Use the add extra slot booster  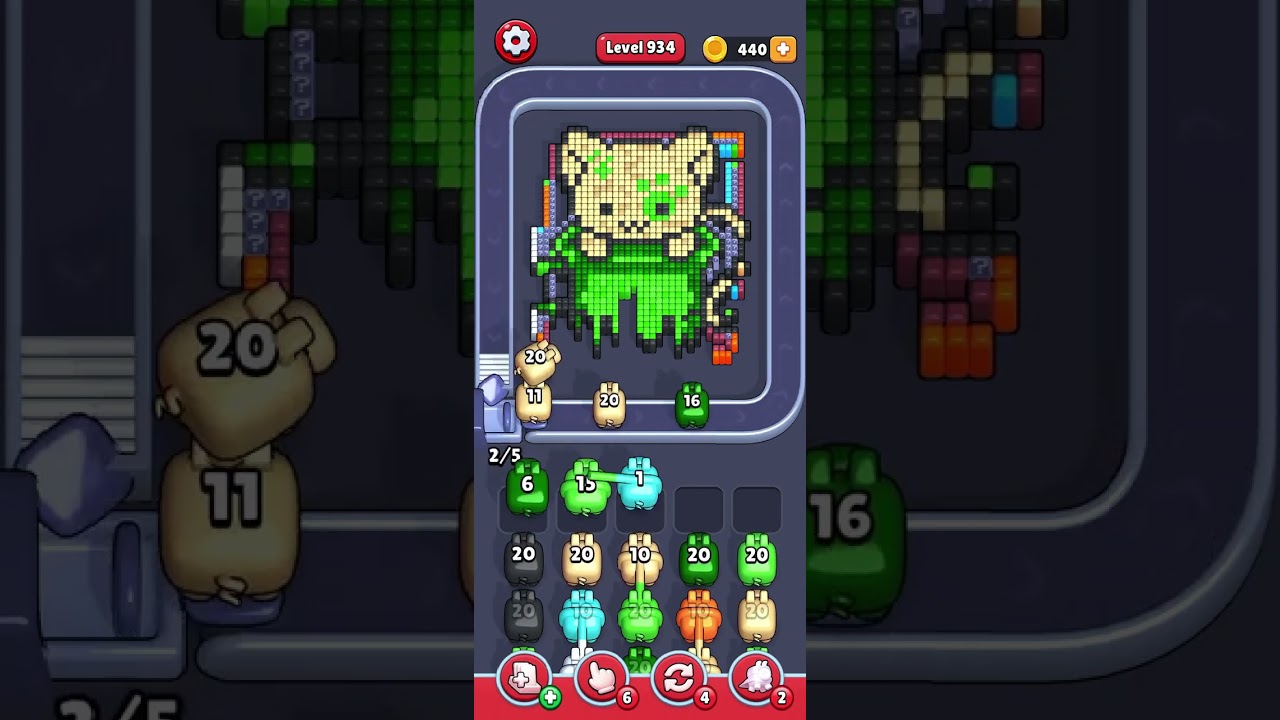524,679
